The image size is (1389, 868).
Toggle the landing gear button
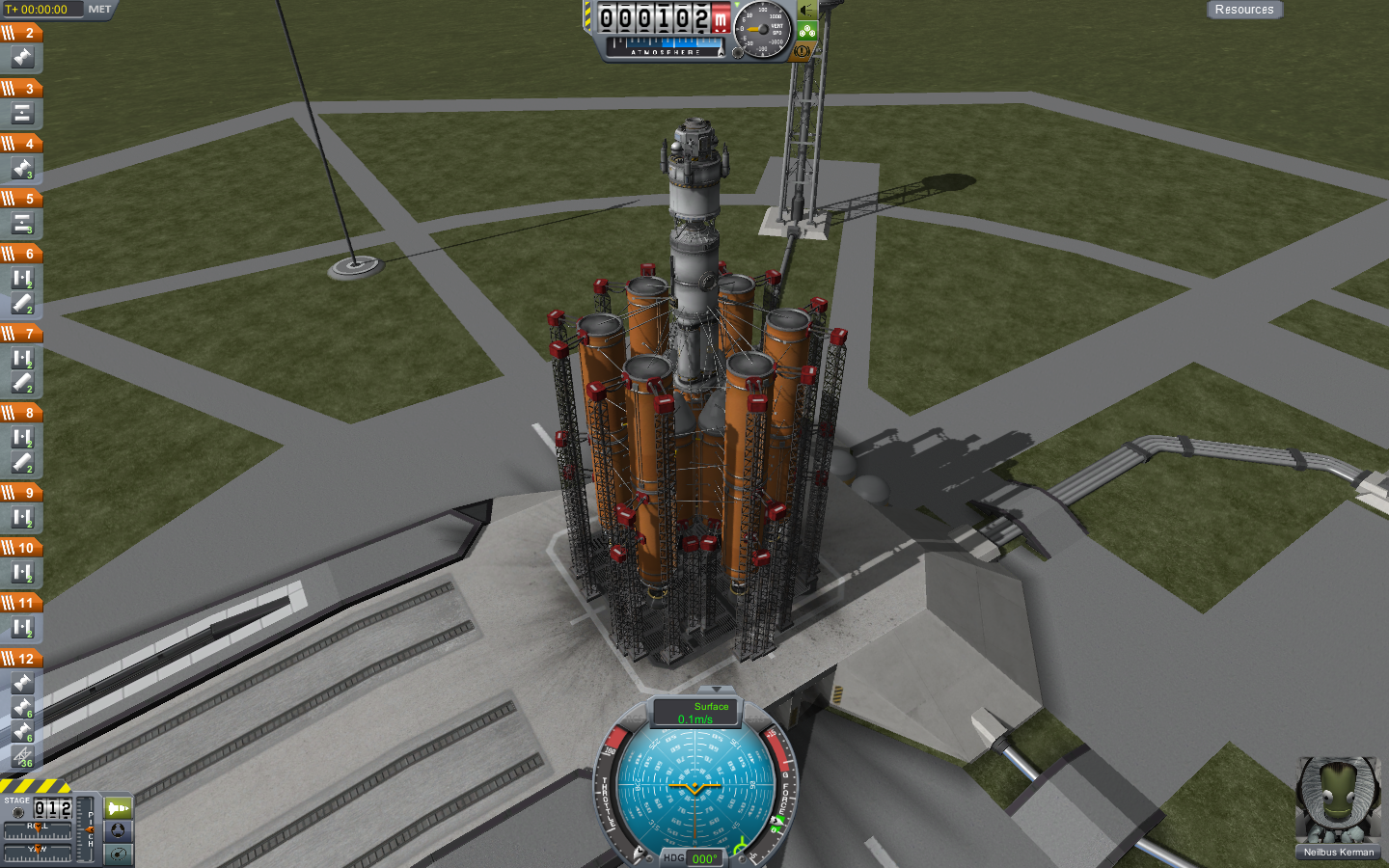tap(807, 31)
